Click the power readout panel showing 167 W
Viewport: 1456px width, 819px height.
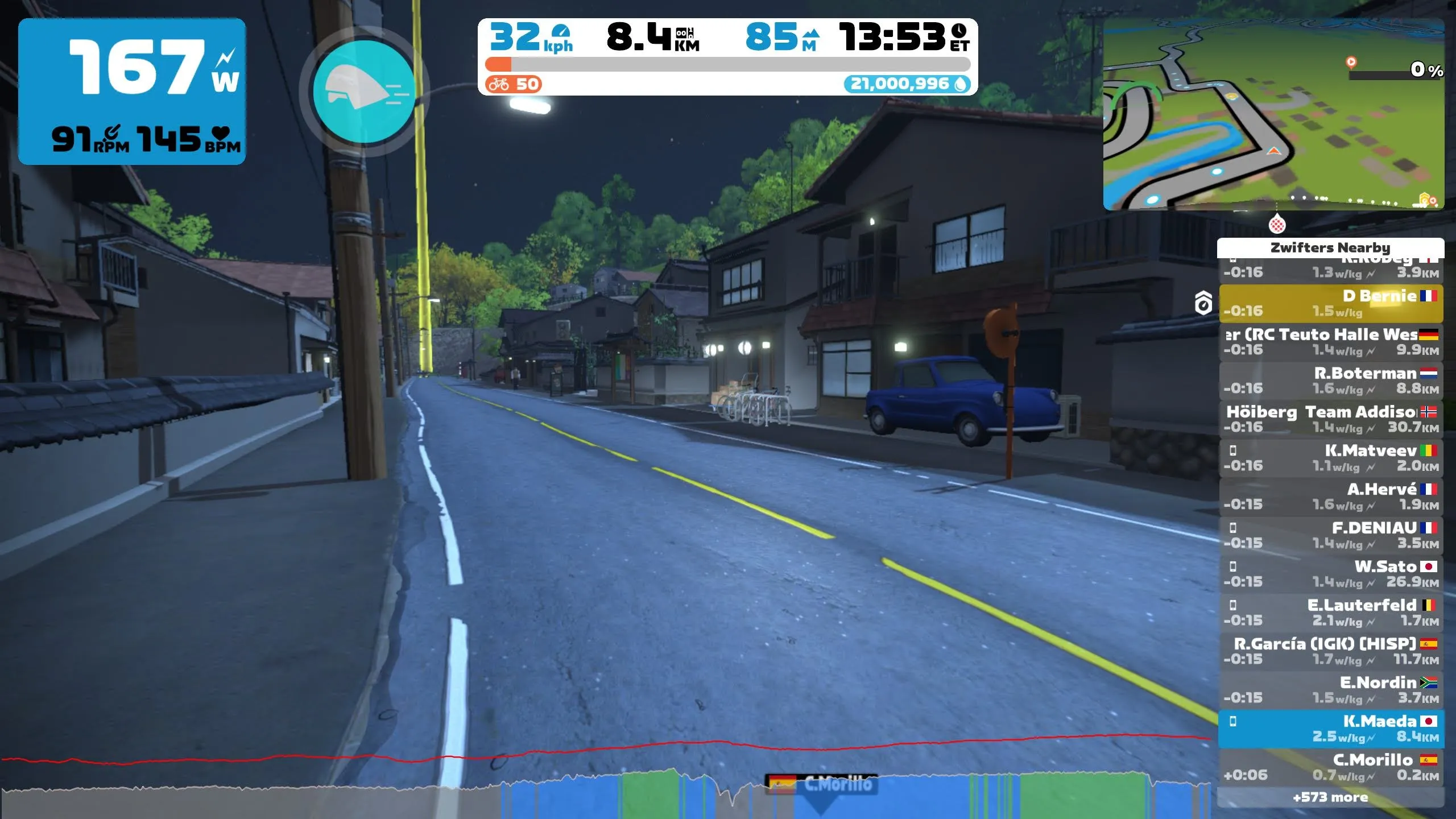(132, 91)
